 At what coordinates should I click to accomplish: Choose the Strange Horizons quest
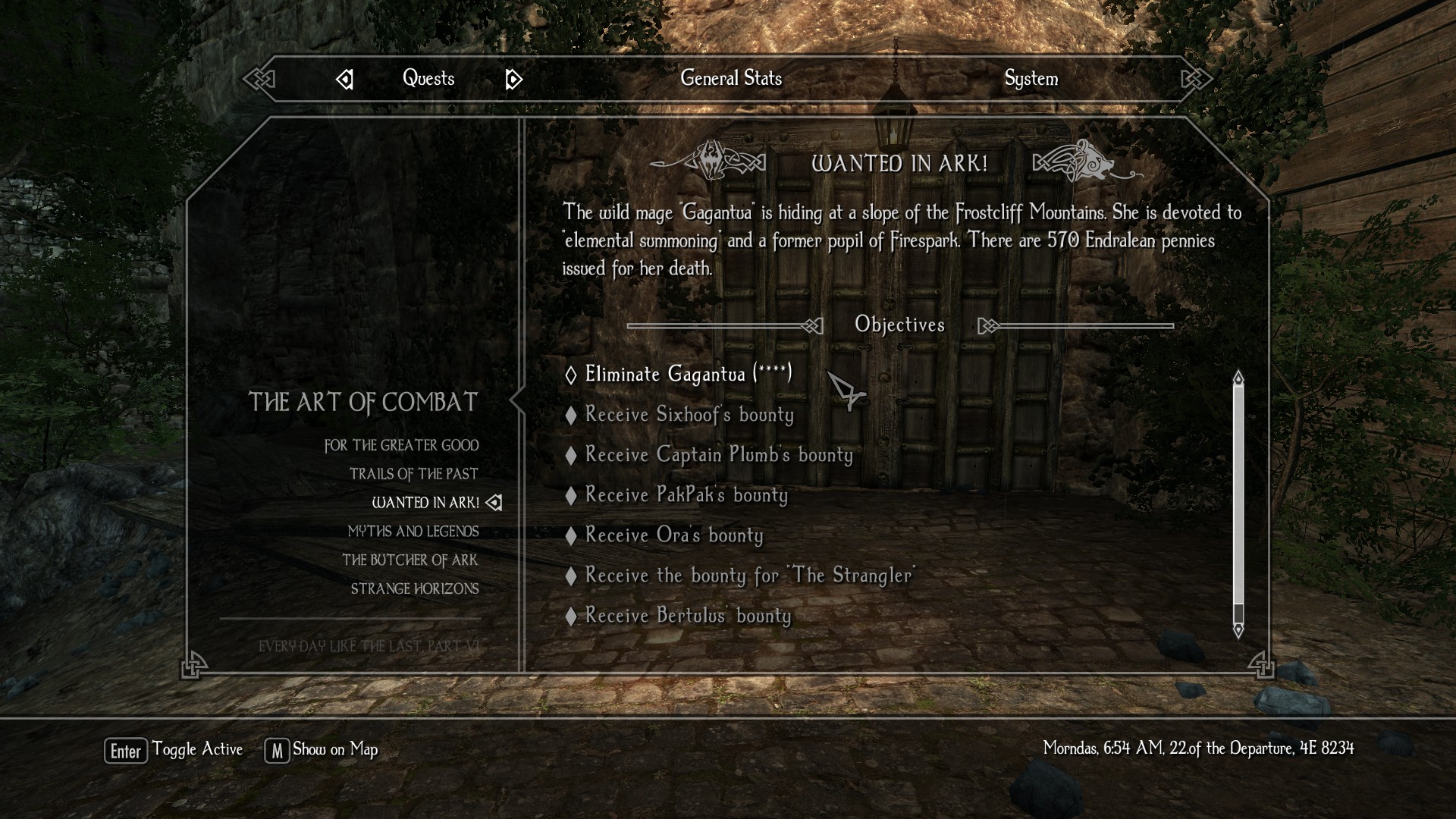[415, 589]
